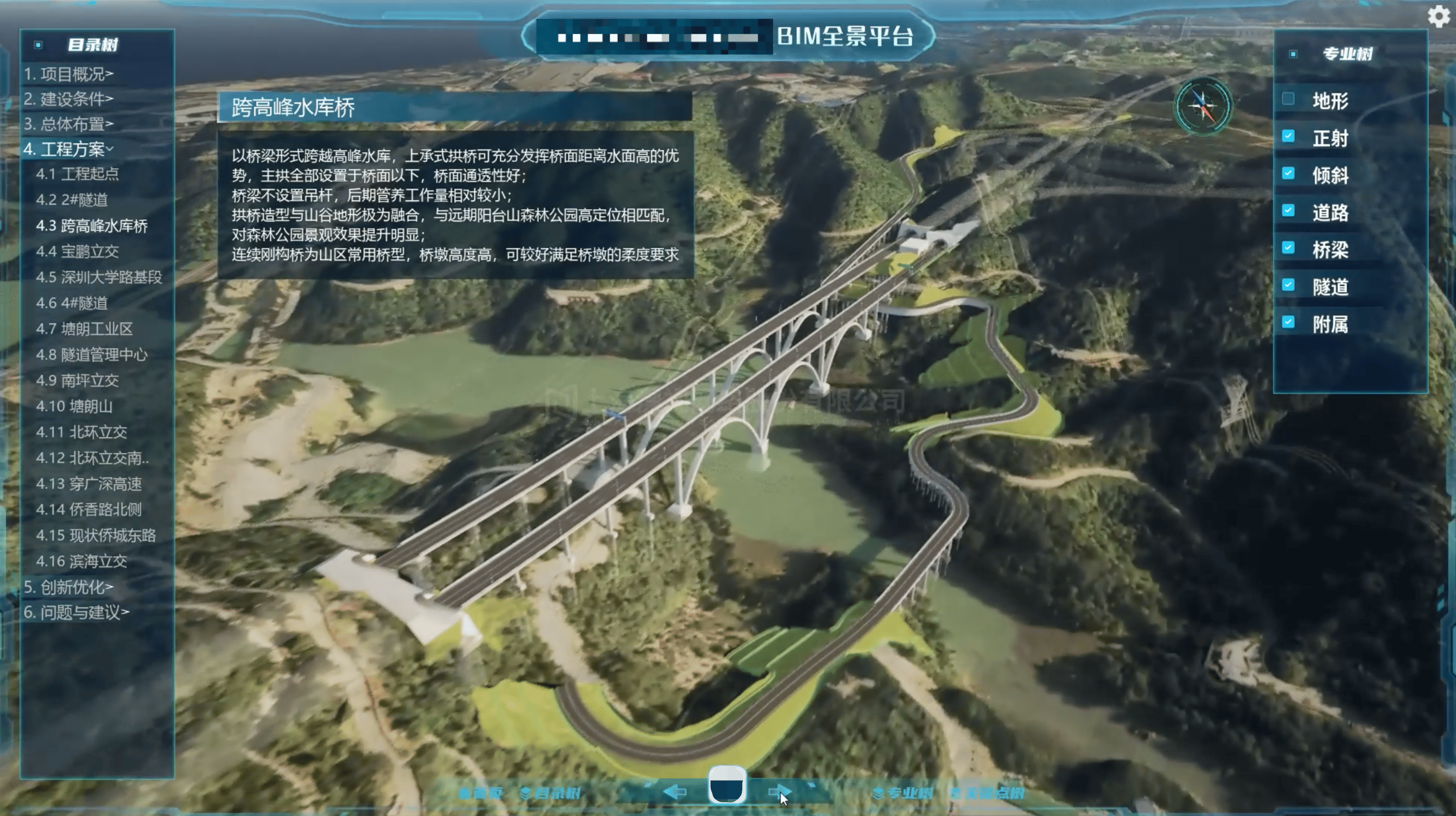Expand the 1. 项目概况 chapter

(68, 73)
